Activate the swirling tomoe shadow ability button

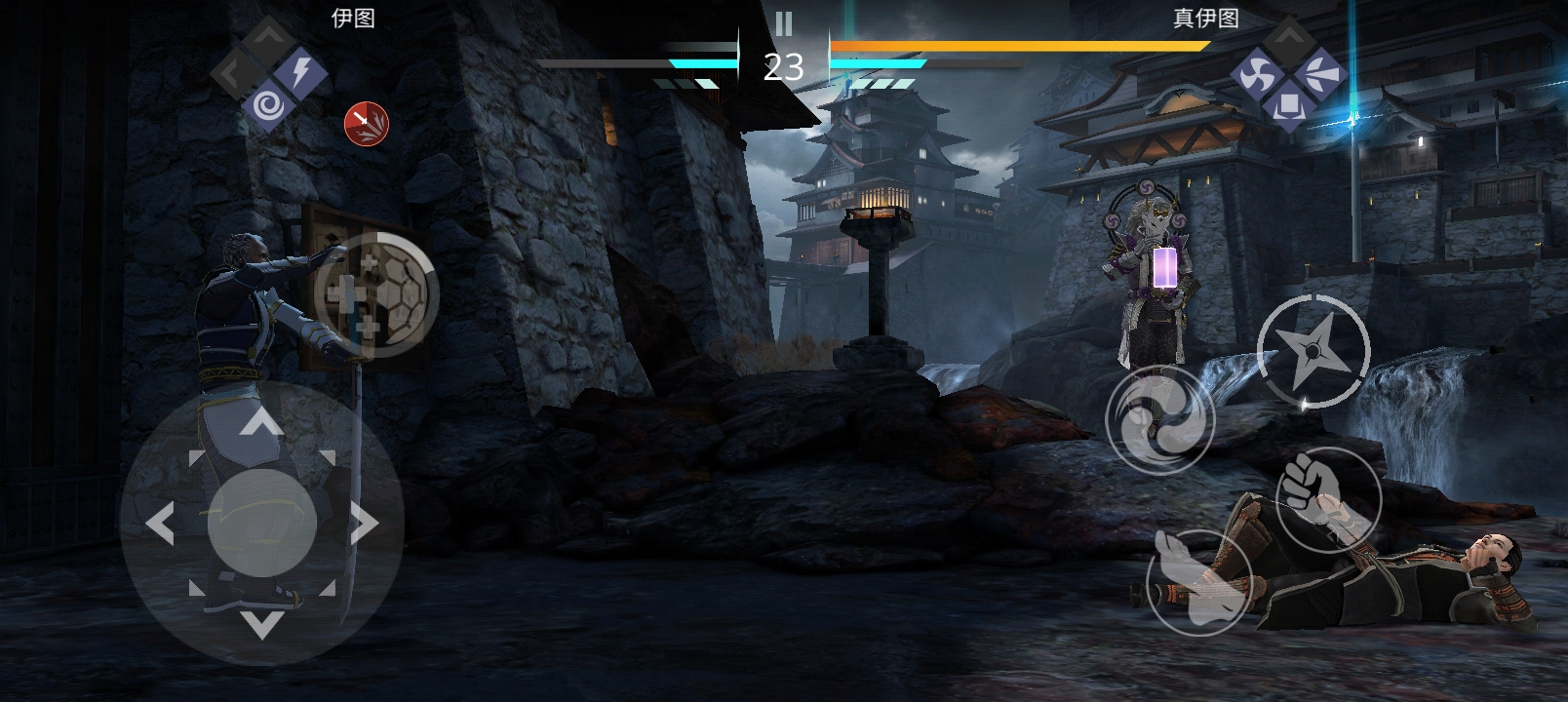1159,419
